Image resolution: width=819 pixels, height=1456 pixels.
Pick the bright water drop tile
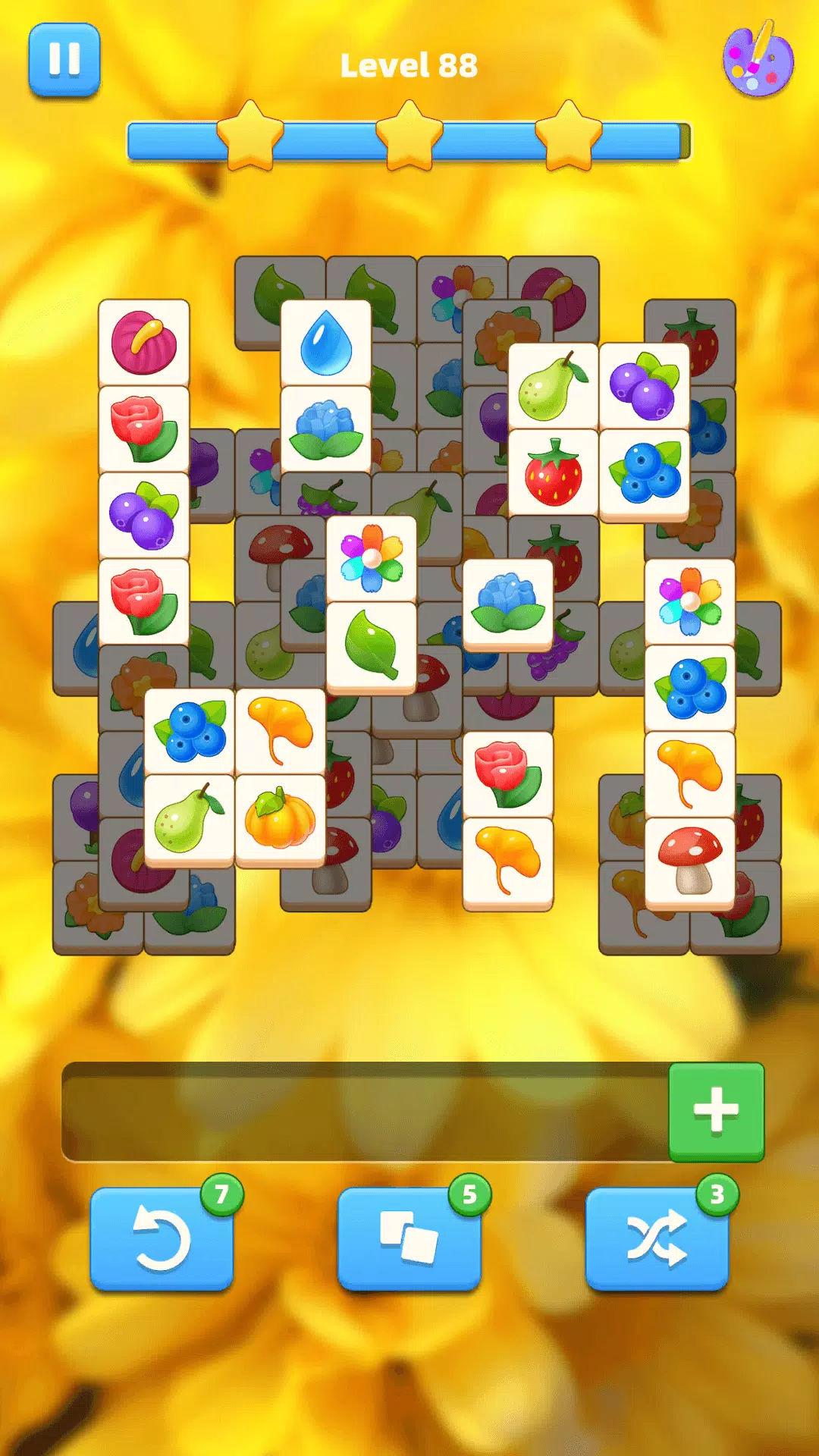pos(325,343)
